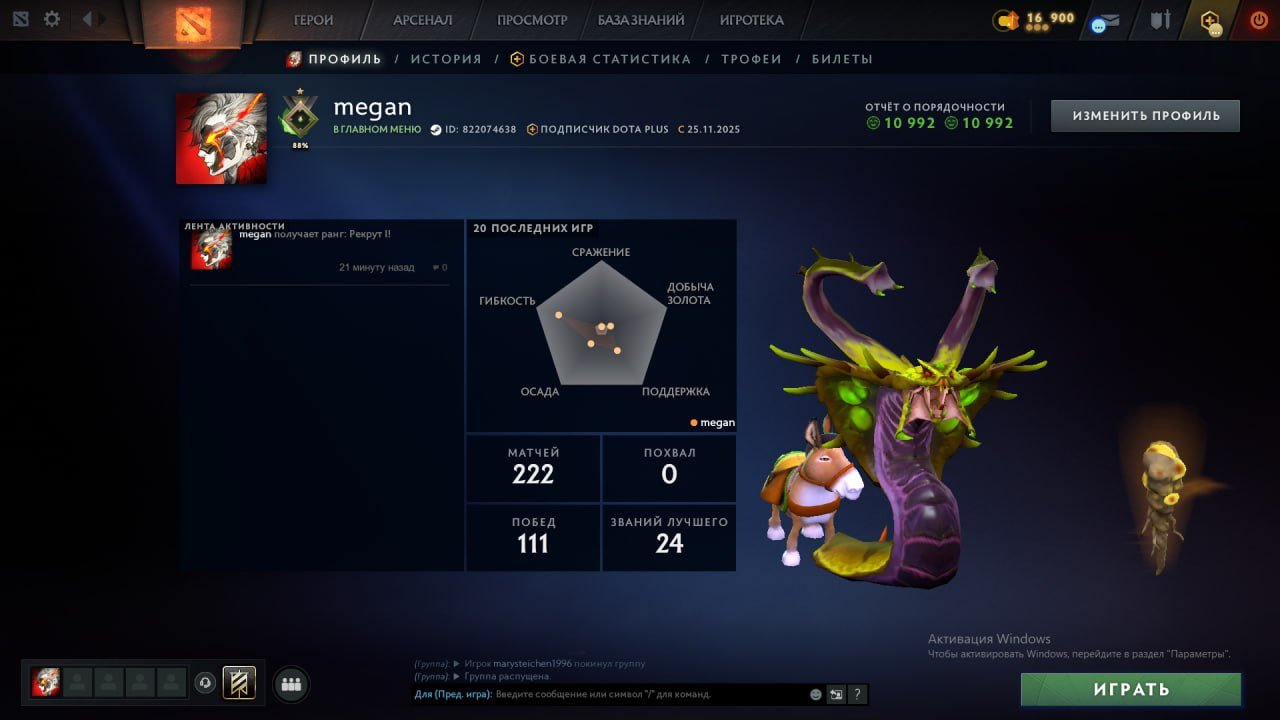The width and height of the screenshot is (1280, 720).
Task: Click the whisper target icon beside chat input
Action: pyautogui.click(x=837, y=694)
